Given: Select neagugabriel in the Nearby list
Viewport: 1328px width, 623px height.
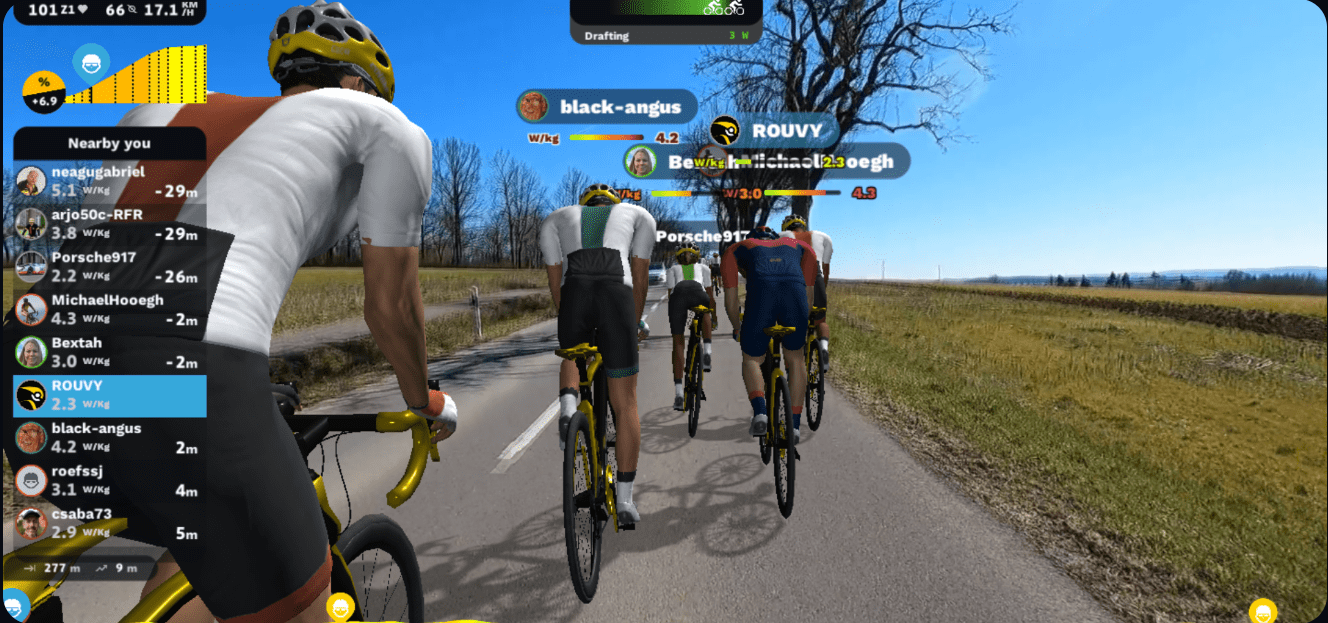Looking at the screenshot, I should coord(108,181).
